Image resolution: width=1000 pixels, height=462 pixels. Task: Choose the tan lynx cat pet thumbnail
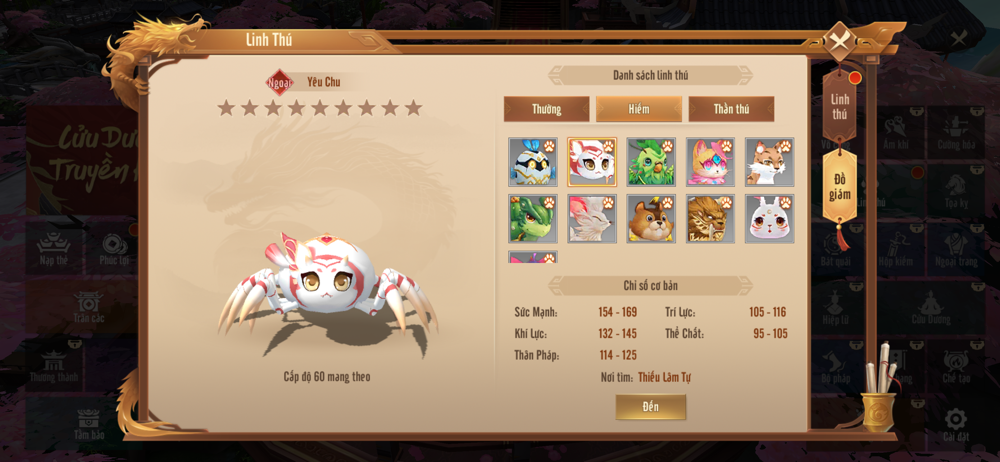point(769,162)
